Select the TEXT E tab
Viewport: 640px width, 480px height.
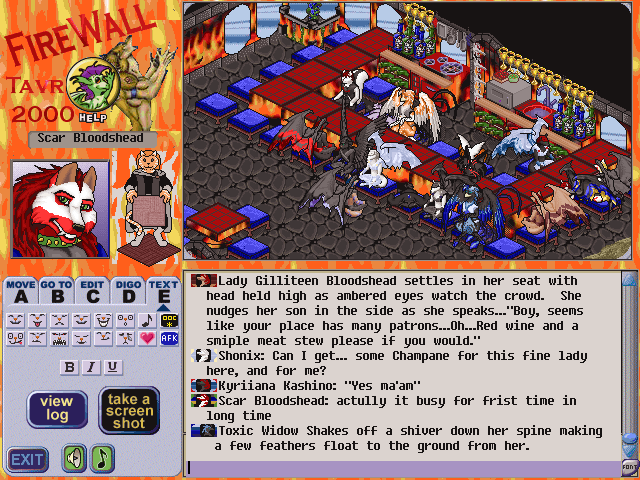click(163, 290)
